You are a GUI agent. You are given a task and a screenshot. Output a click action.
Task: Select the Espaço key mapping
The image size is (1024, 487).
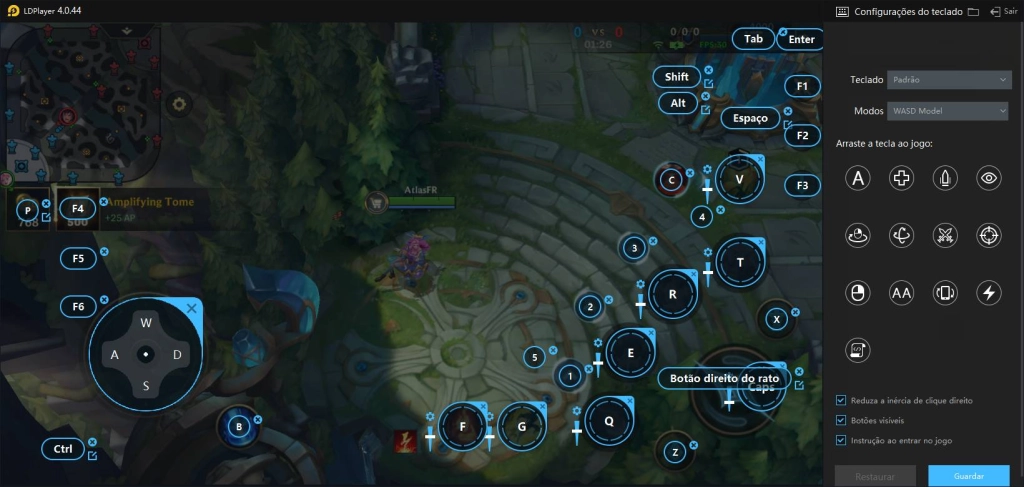750,118
